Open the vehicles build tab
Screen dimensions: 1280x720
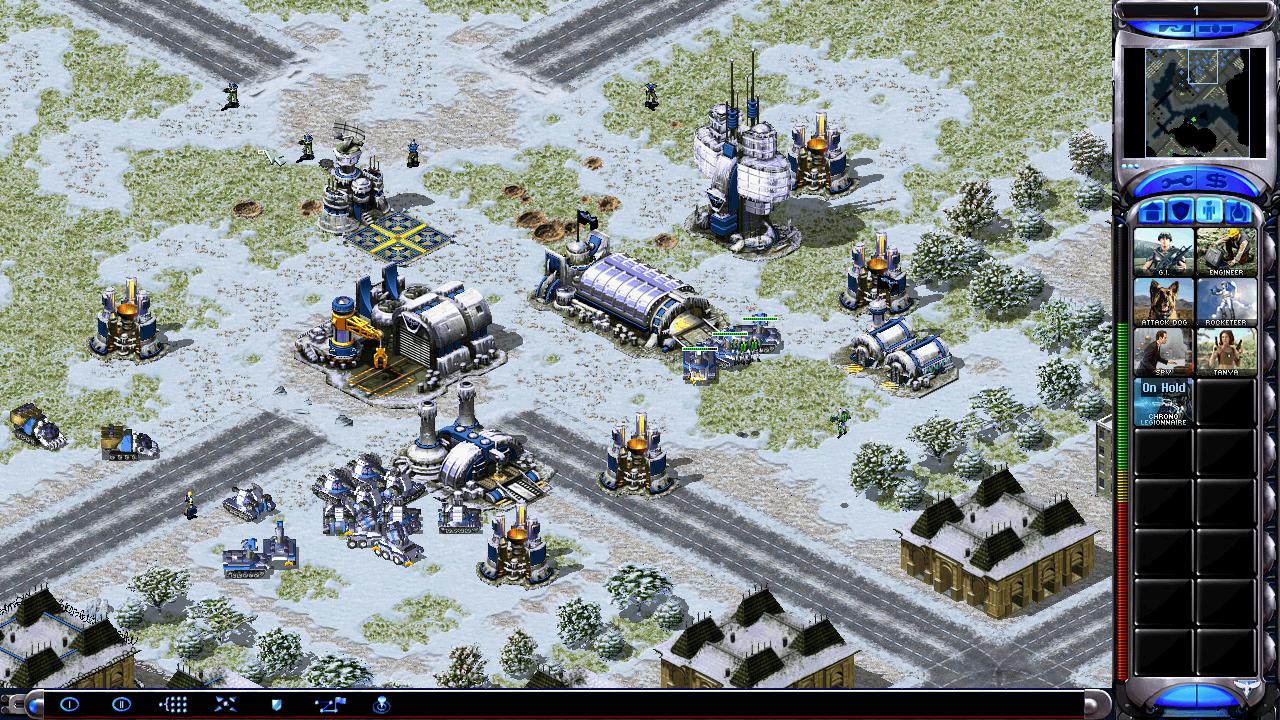(1240, 212)
